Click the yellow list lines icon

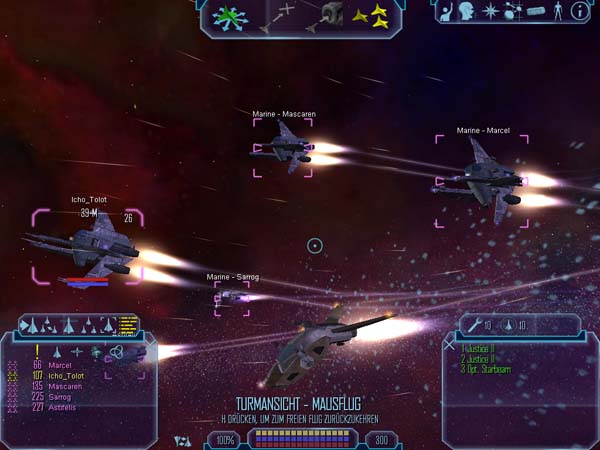[127, 324]
